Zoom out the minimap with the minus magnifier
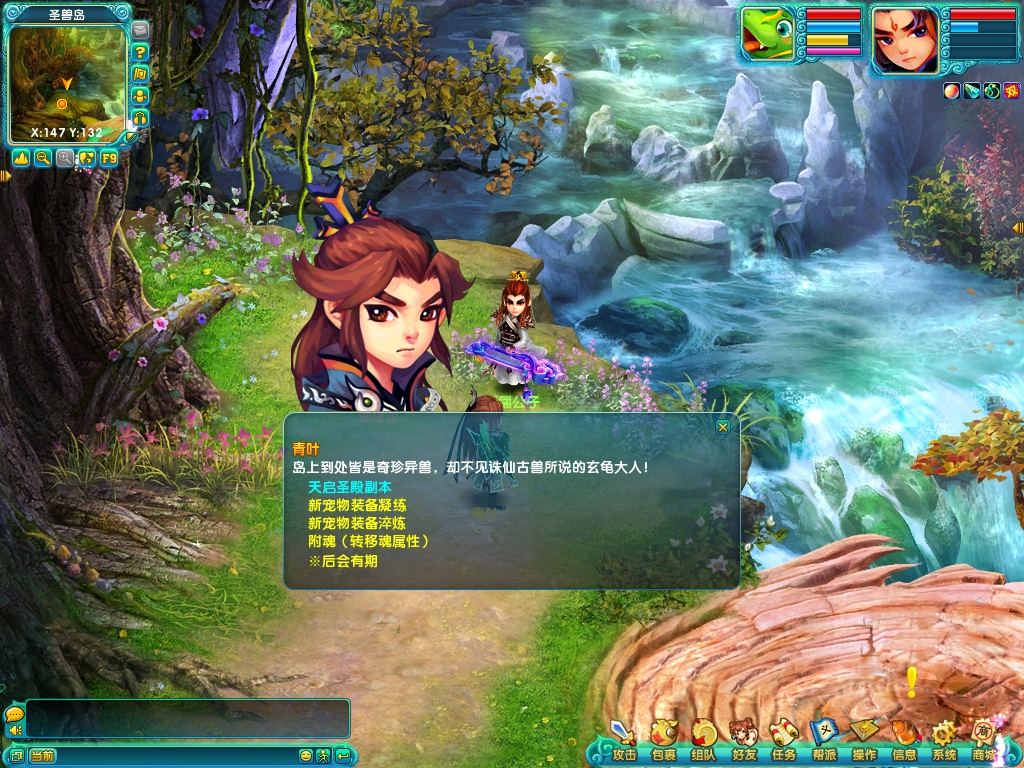Screen dimensions: 1024x768 pyautogui.click(x=43, y=158)
